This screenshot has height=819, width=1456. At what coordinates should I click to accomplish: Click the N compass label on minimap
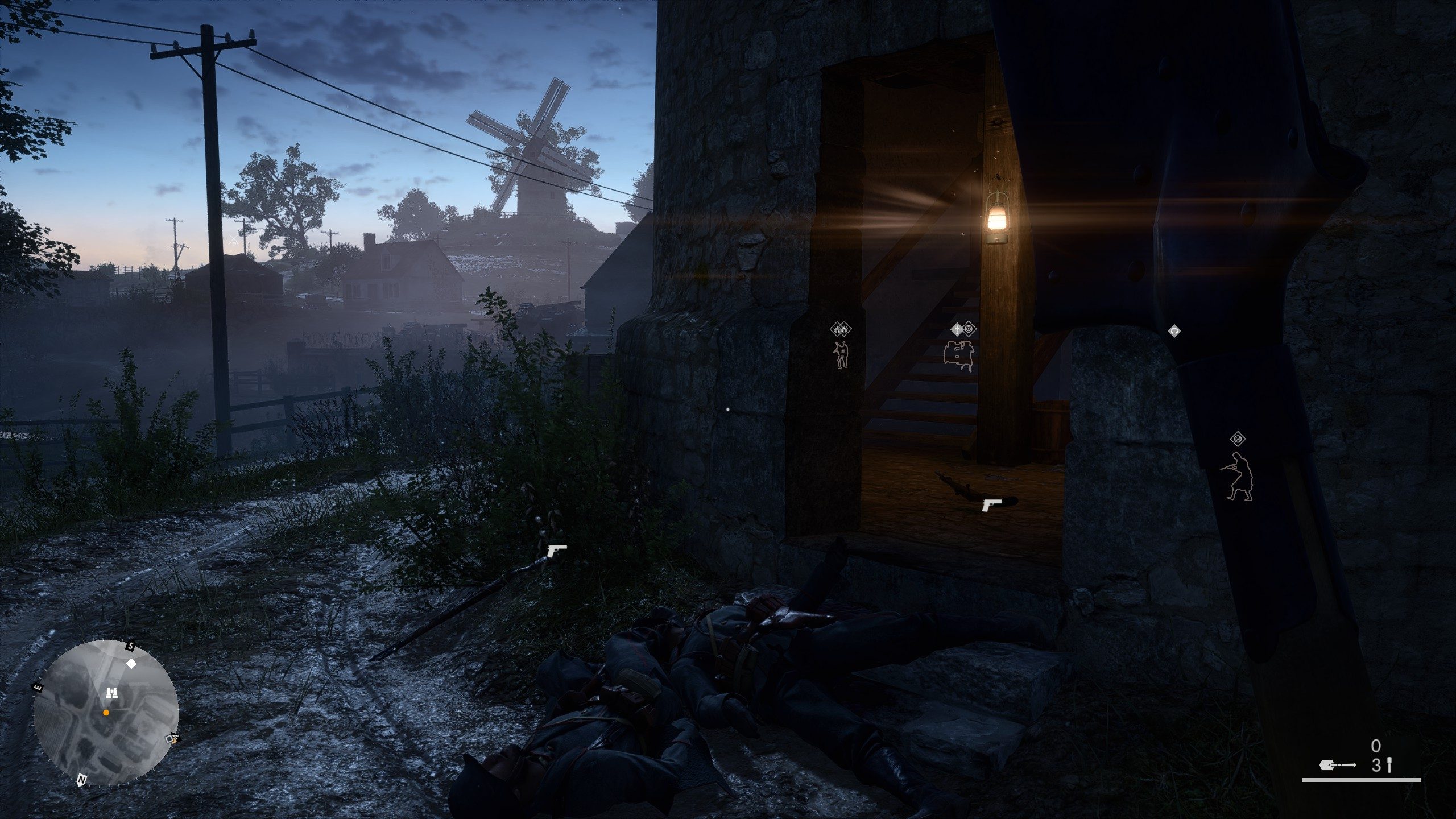click(81, 779)
